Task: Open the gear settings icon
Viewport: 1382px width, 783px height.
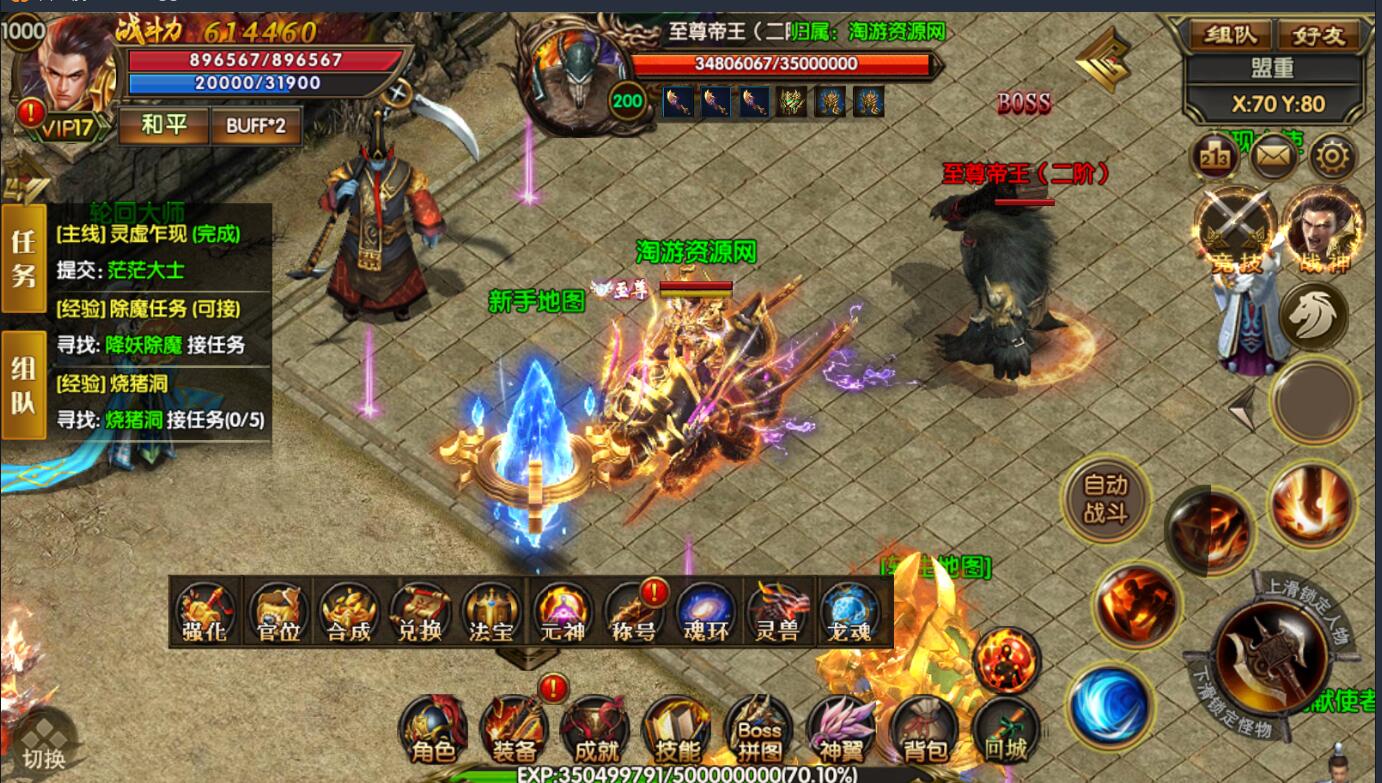Action: [1333, 156]
